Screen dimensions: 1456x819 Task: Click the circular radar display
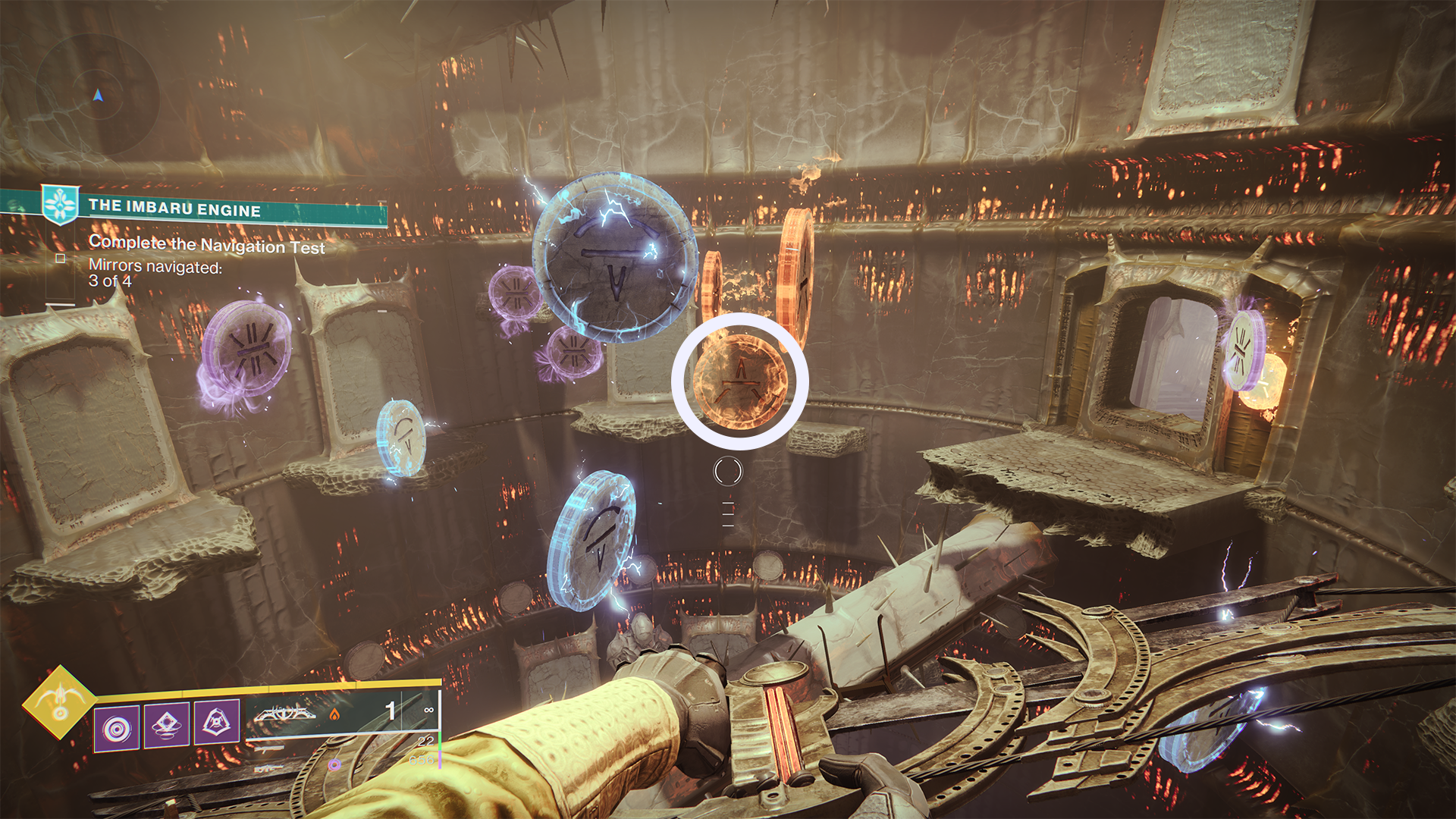(x=97, y=96)
